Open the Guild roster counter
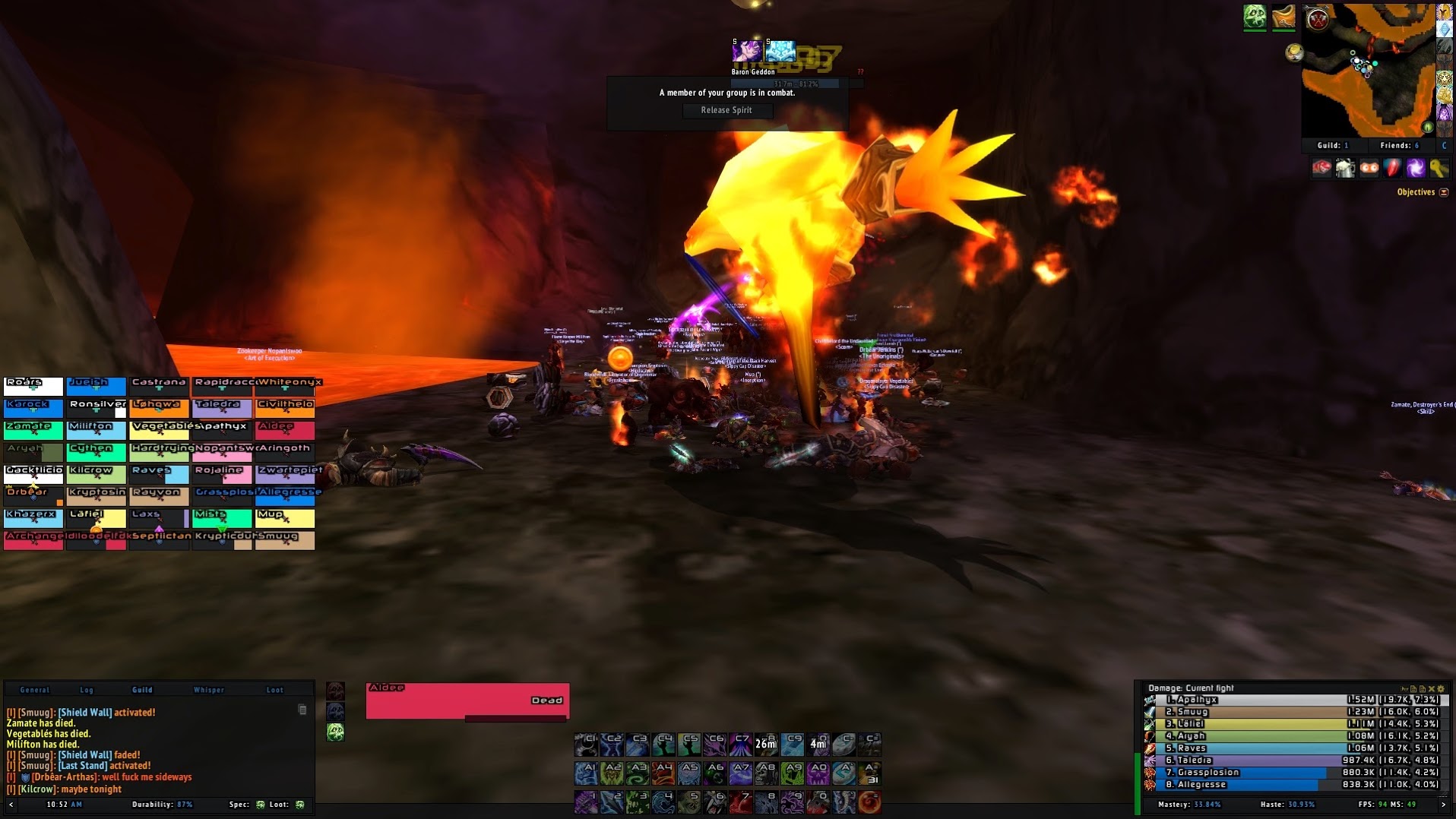This screenshot has width=1456, height=819. 1333,145
